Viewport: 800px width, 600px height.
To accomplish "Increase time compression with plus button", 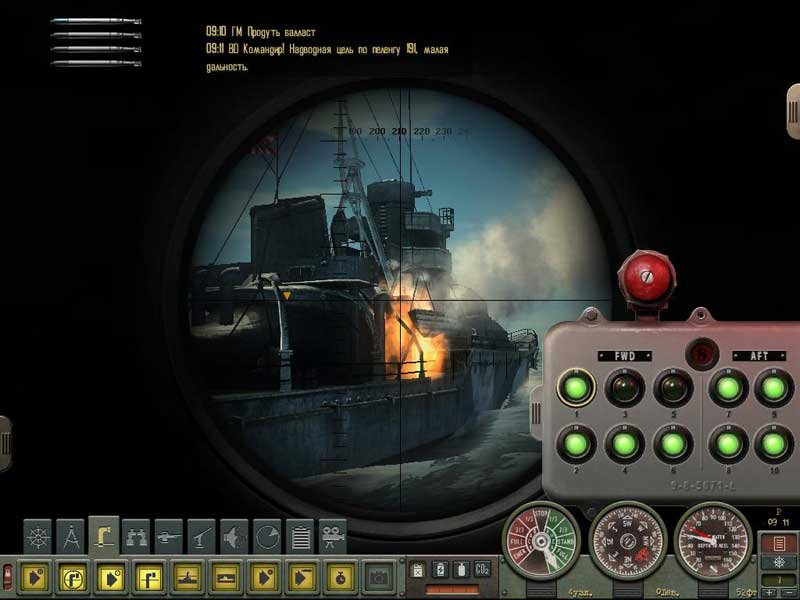I will (x=770, y=593).
